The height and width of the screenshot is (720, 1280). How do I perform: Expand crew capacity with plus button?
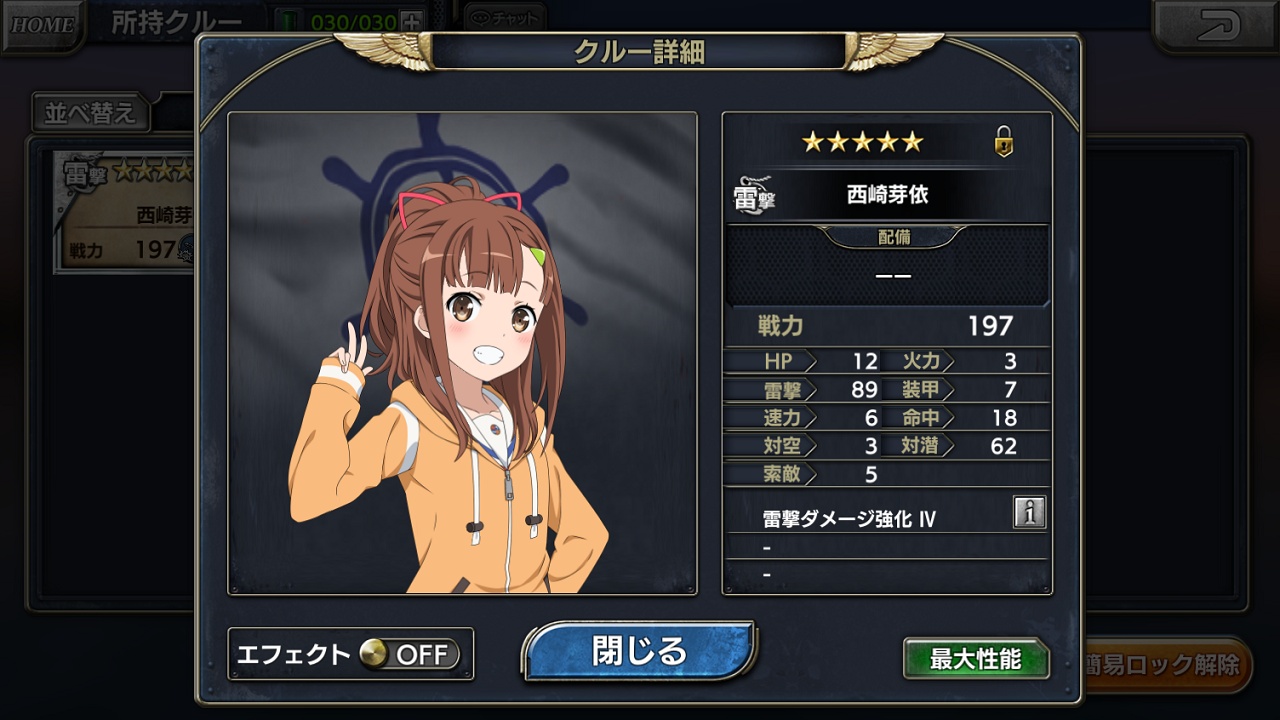[411, 21]
